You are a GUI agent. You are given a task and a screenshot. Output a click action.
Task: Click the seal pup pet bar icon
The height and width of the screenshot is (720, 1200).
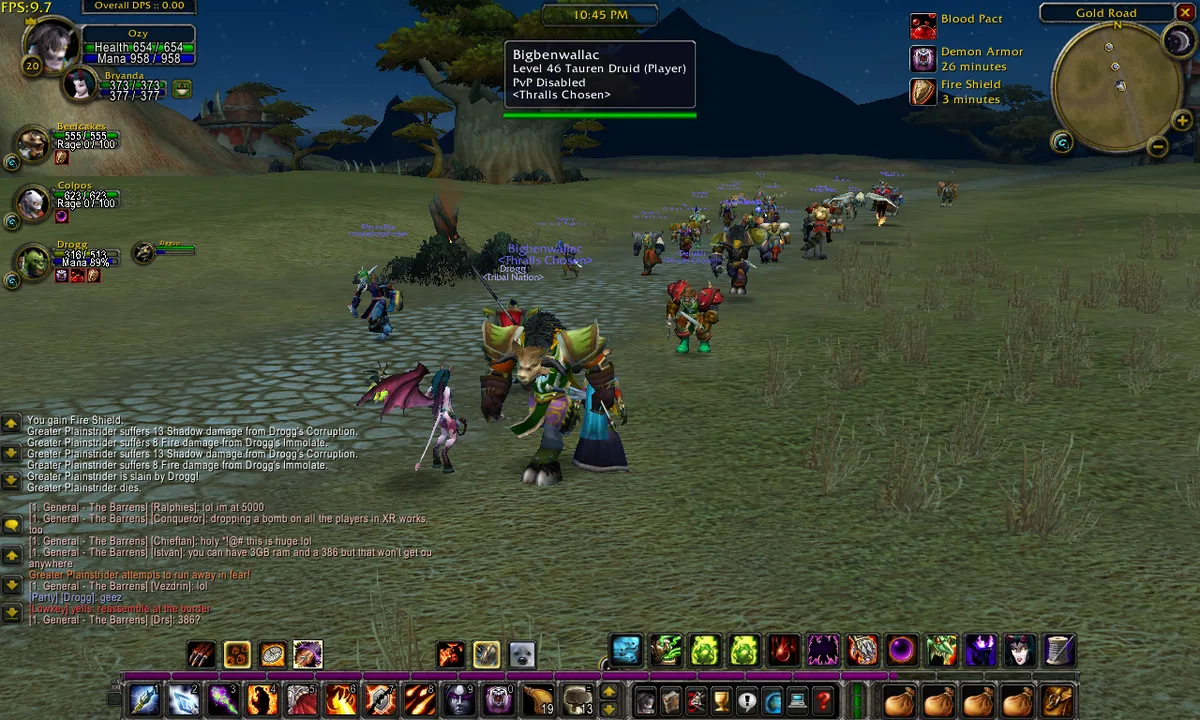coord(521,655)
